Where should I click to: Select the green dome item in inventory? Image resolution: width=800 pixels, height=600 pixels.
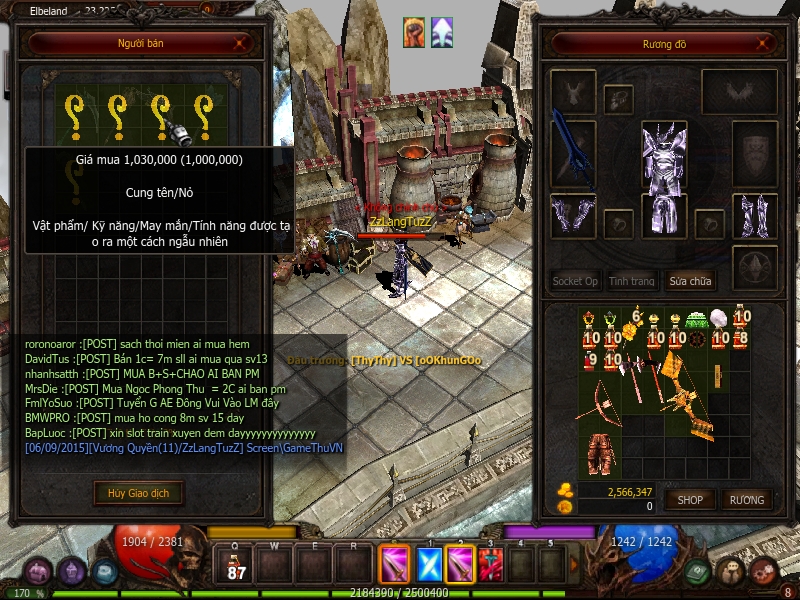[x=697, y=319]
